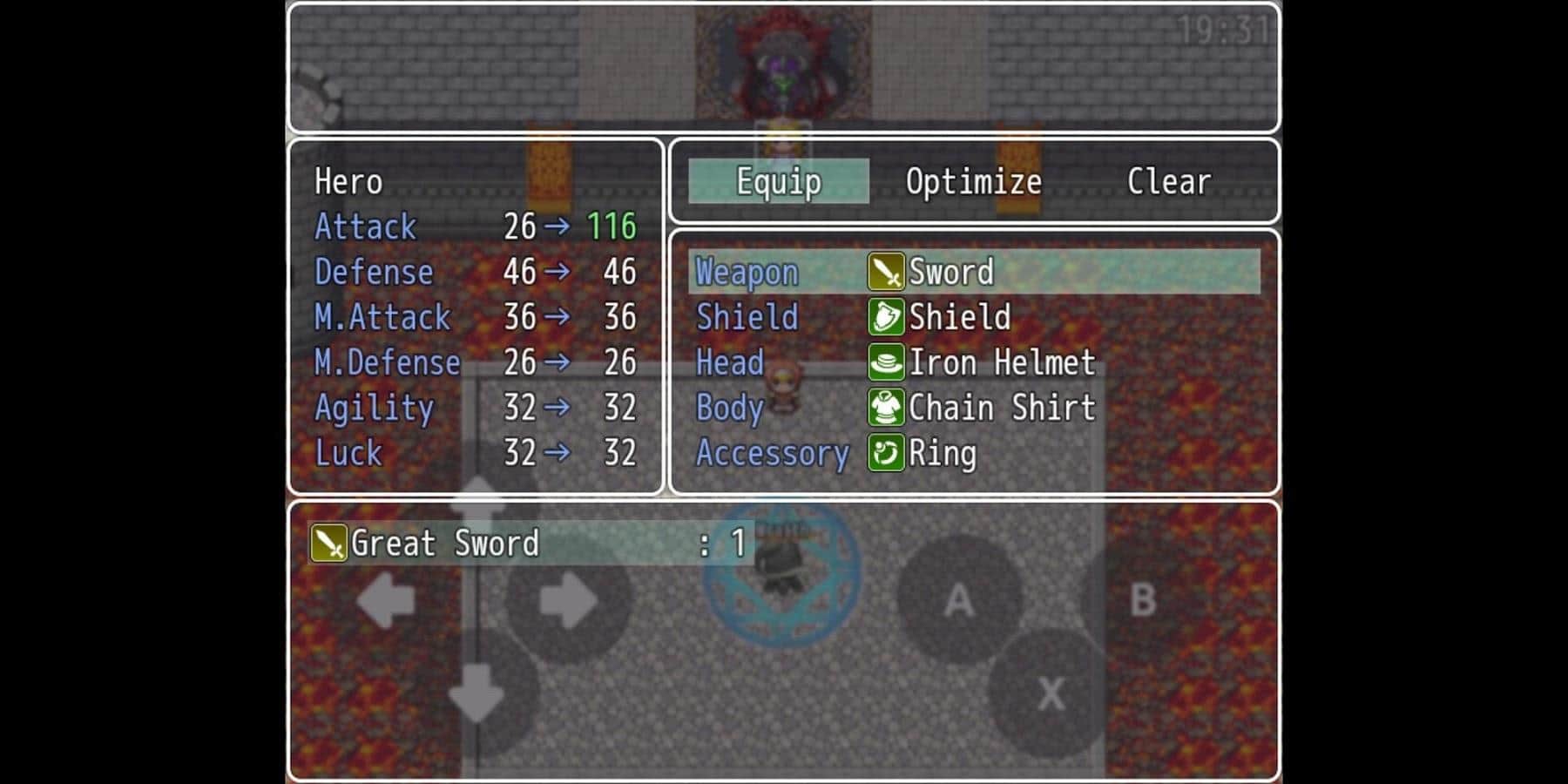
Task: Open the Shield equipment slot
Action: (974, 317)
